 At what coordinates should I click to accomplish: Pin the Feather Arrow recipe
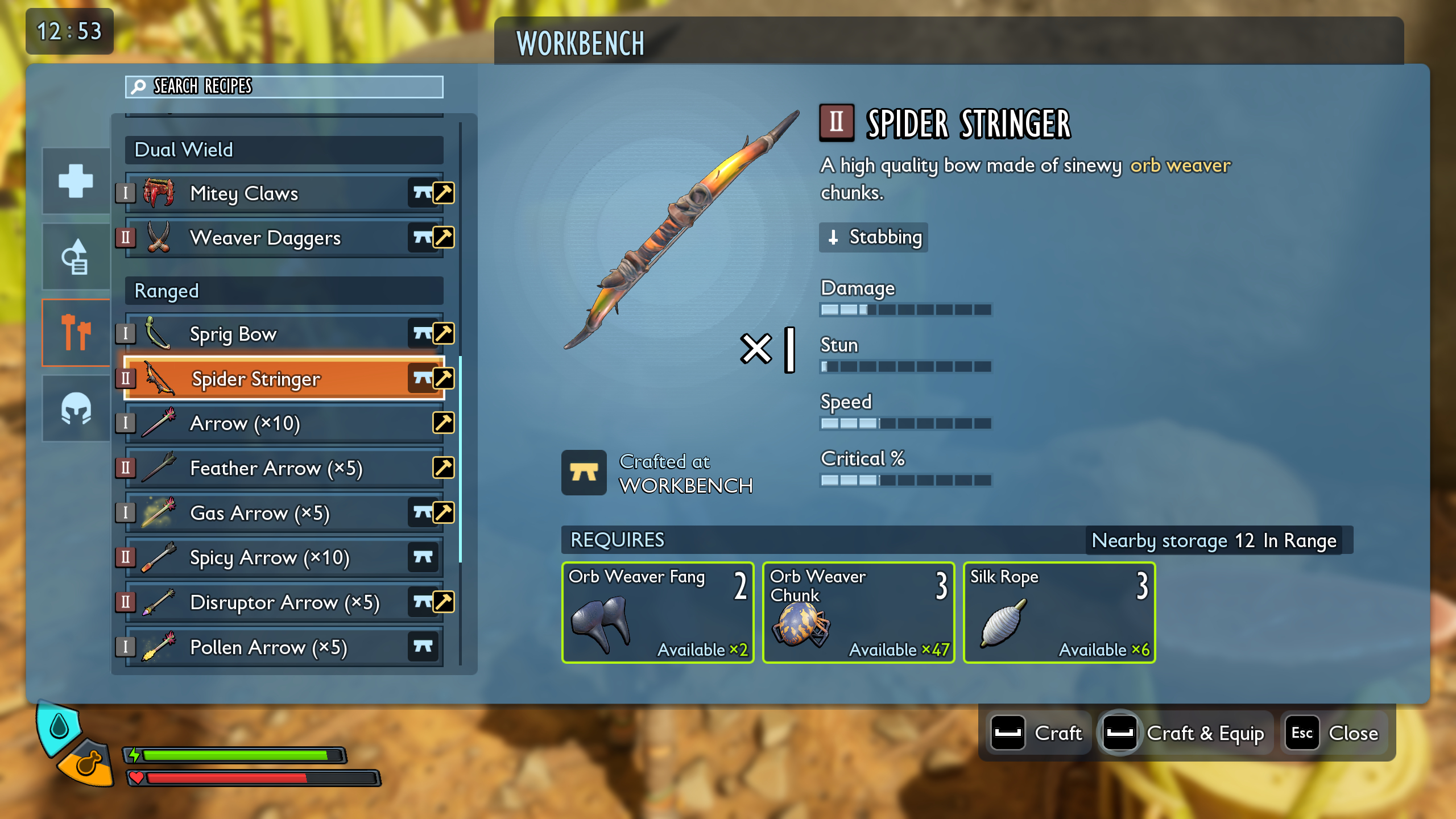(x=443, y=468)
